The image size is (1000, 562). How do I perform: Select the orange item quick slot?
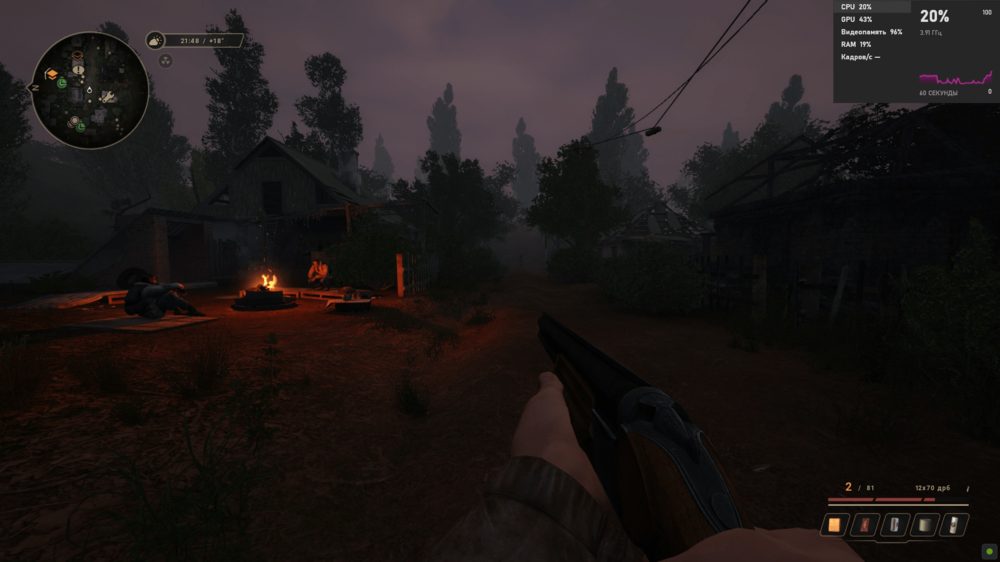(834, 524)
